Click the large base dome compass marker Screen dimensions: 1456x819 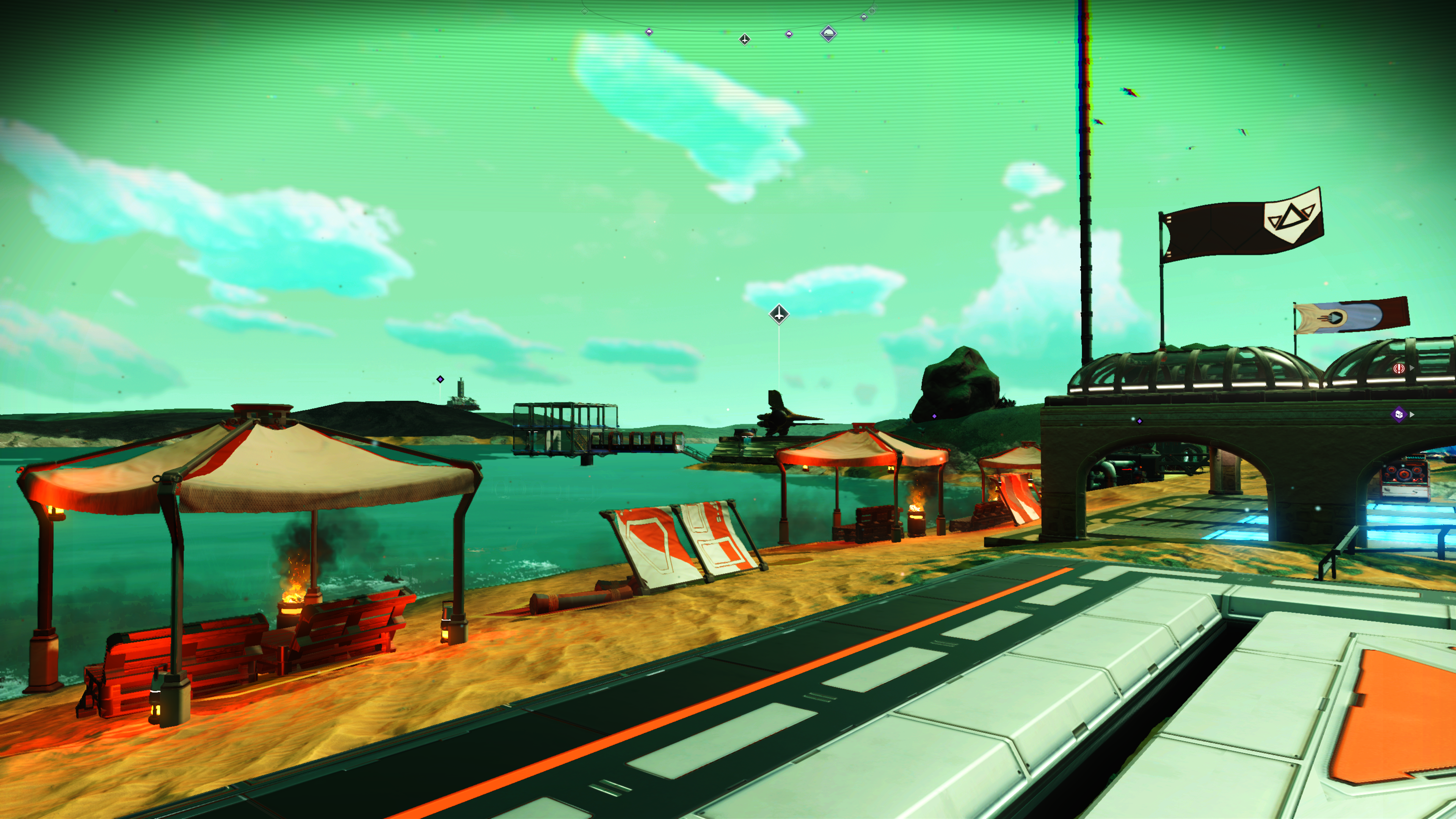pos(828,34)
